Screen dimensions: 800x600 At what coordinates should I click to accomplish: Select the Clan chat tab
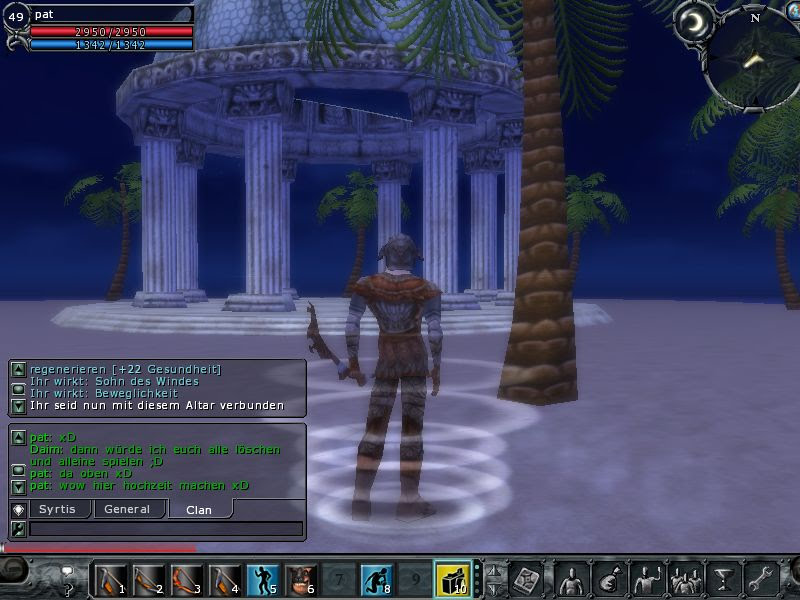199,509
